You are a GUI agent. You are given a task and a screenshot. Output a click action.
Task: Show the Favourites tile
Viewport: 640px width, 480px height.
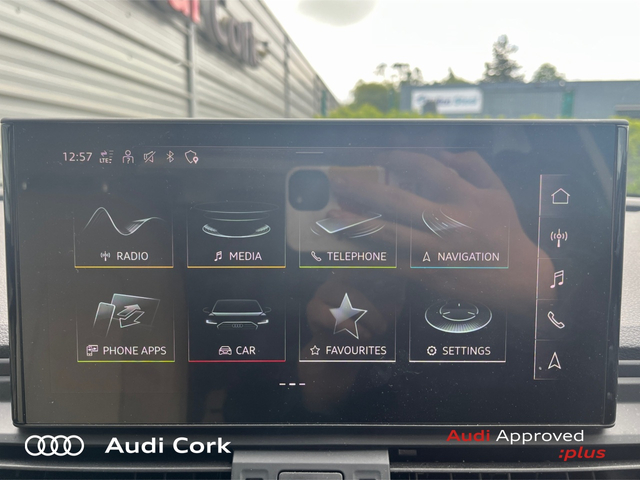348,329
